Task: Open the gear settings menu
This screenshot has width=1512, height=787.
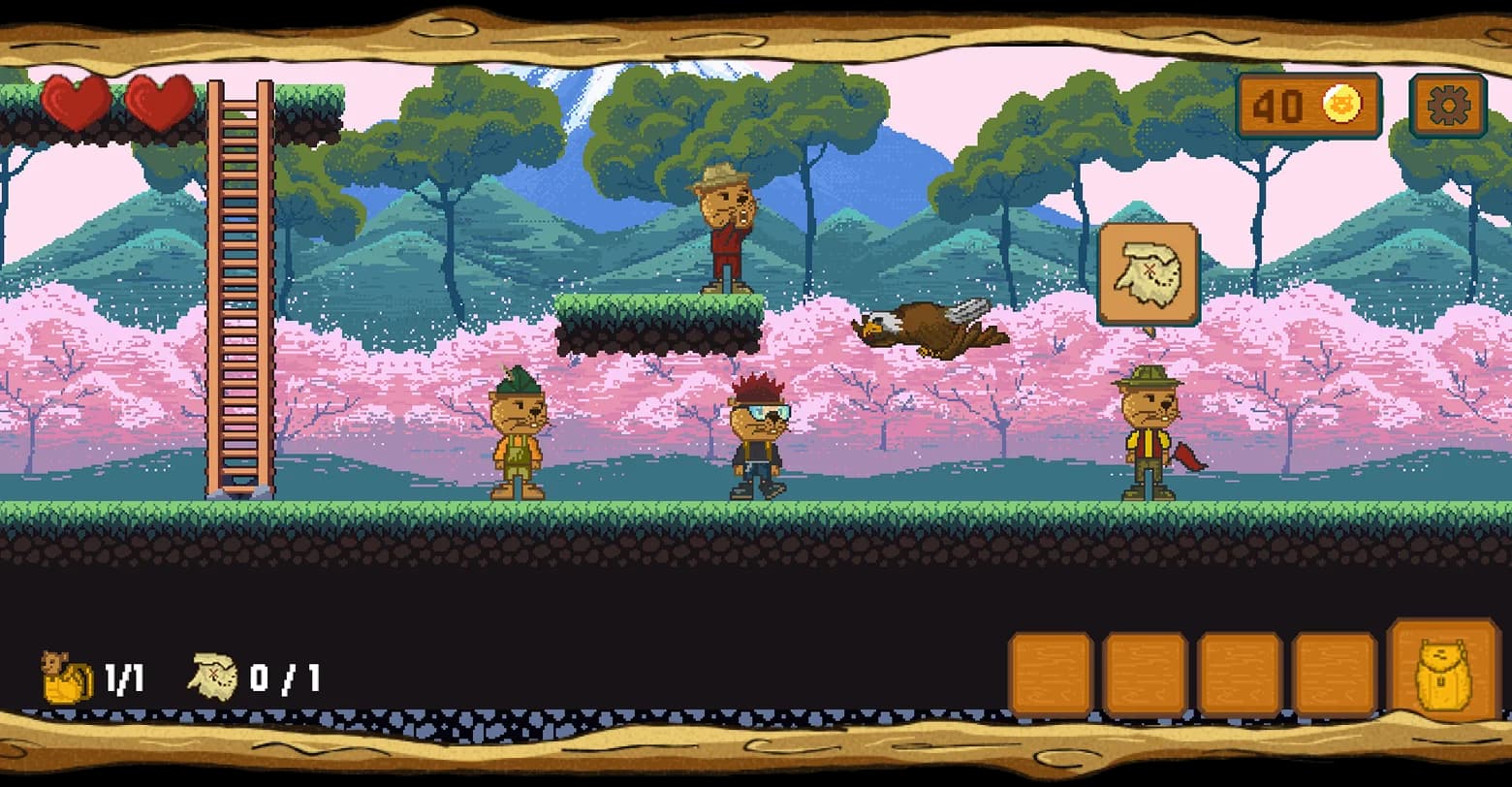Action: pyautogui.click(x=1448, y=105)
